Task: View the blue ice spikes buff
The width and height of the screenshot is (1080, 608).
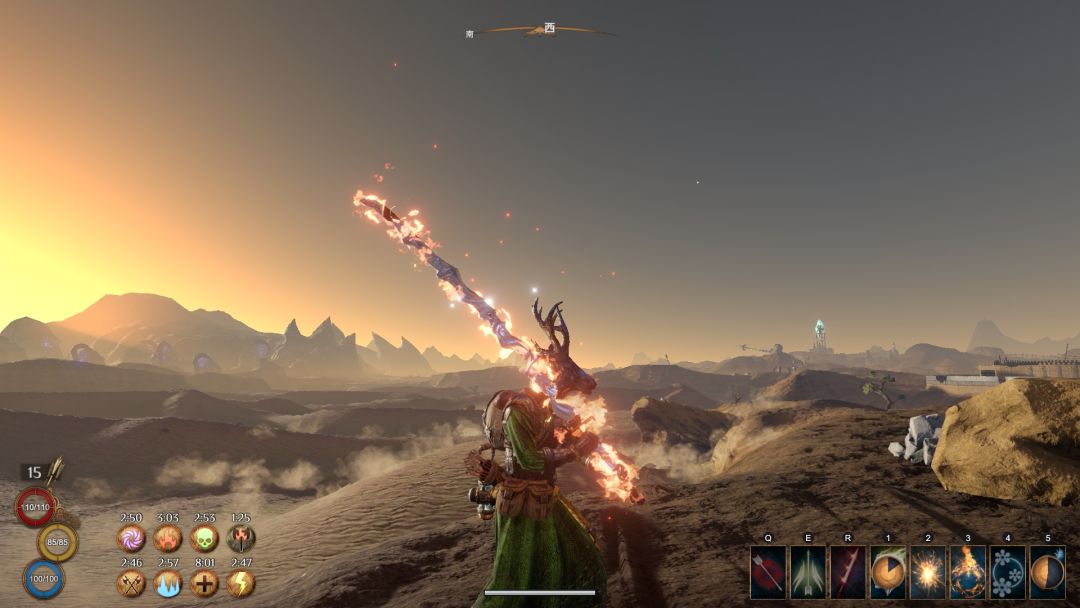Action: click(x=167, y=583)
